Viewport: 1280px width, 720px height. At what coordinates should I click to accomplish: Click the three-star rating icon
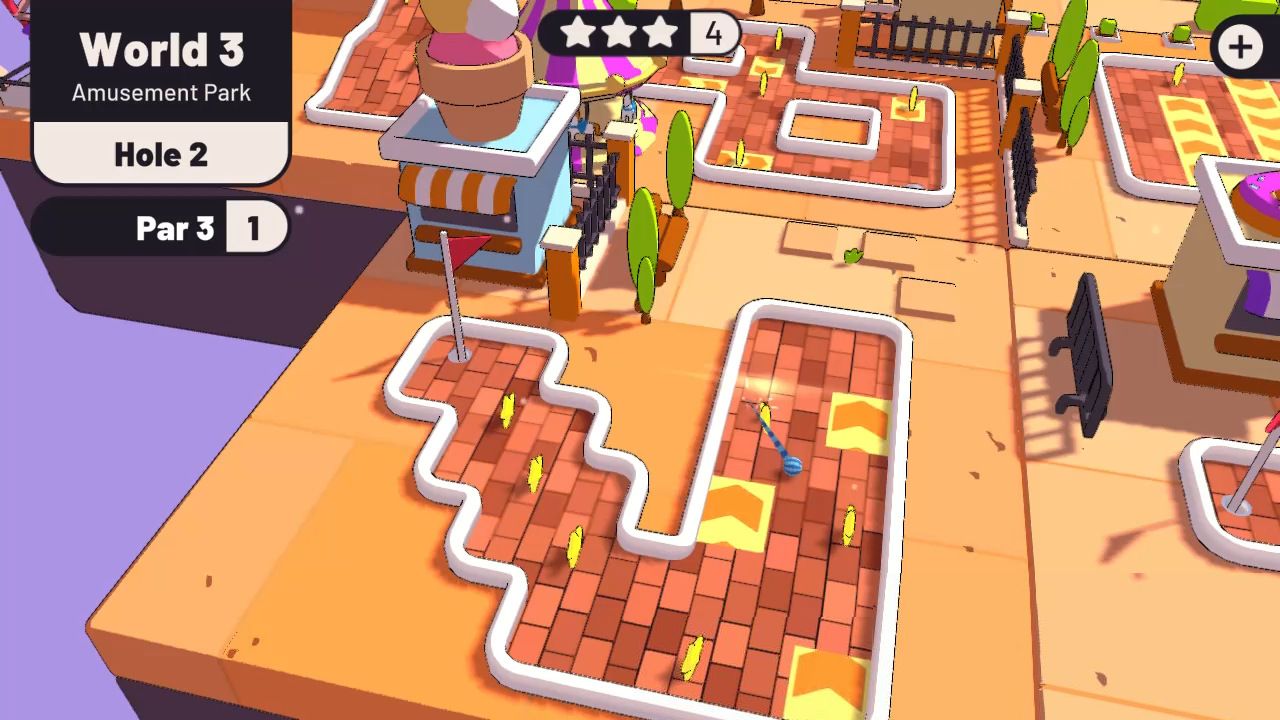tap(619, 33)
